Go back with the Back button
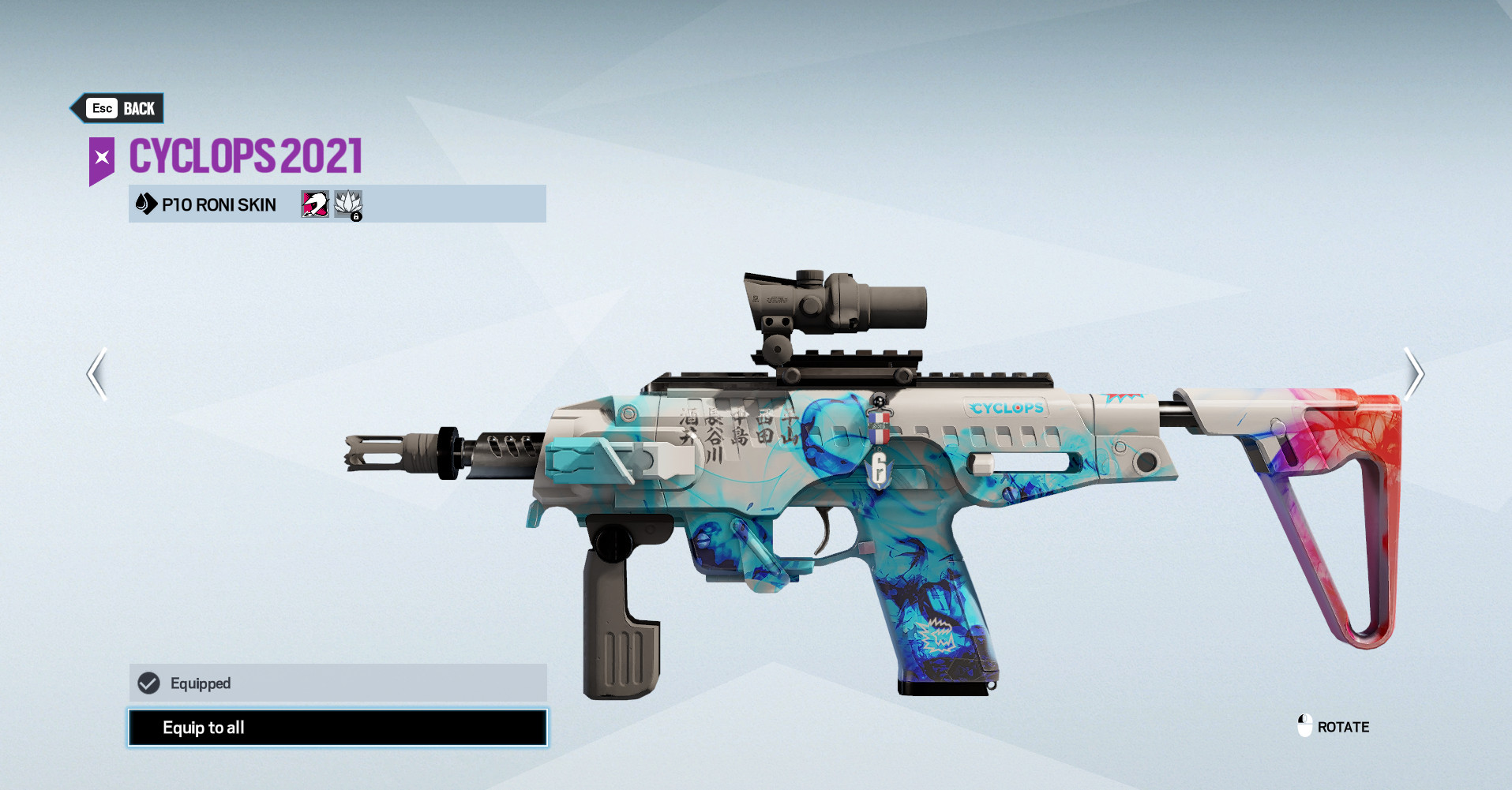This screenshot has height=790, width=1512. point(120,108)
